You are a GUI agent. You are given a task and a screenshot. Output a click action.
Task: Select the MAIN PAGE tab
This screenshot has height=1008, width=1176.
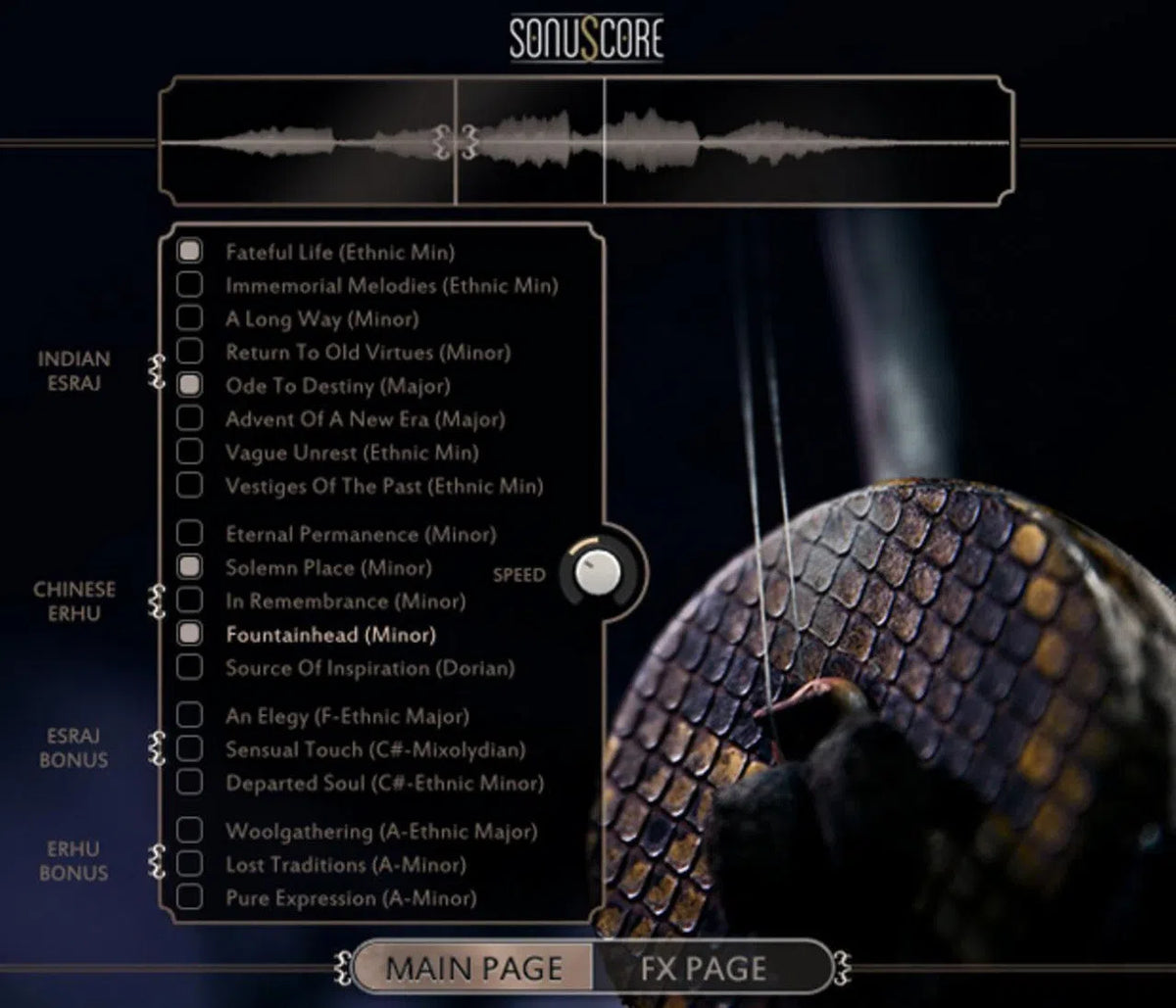pyautogui.click(x=474, y=968)
